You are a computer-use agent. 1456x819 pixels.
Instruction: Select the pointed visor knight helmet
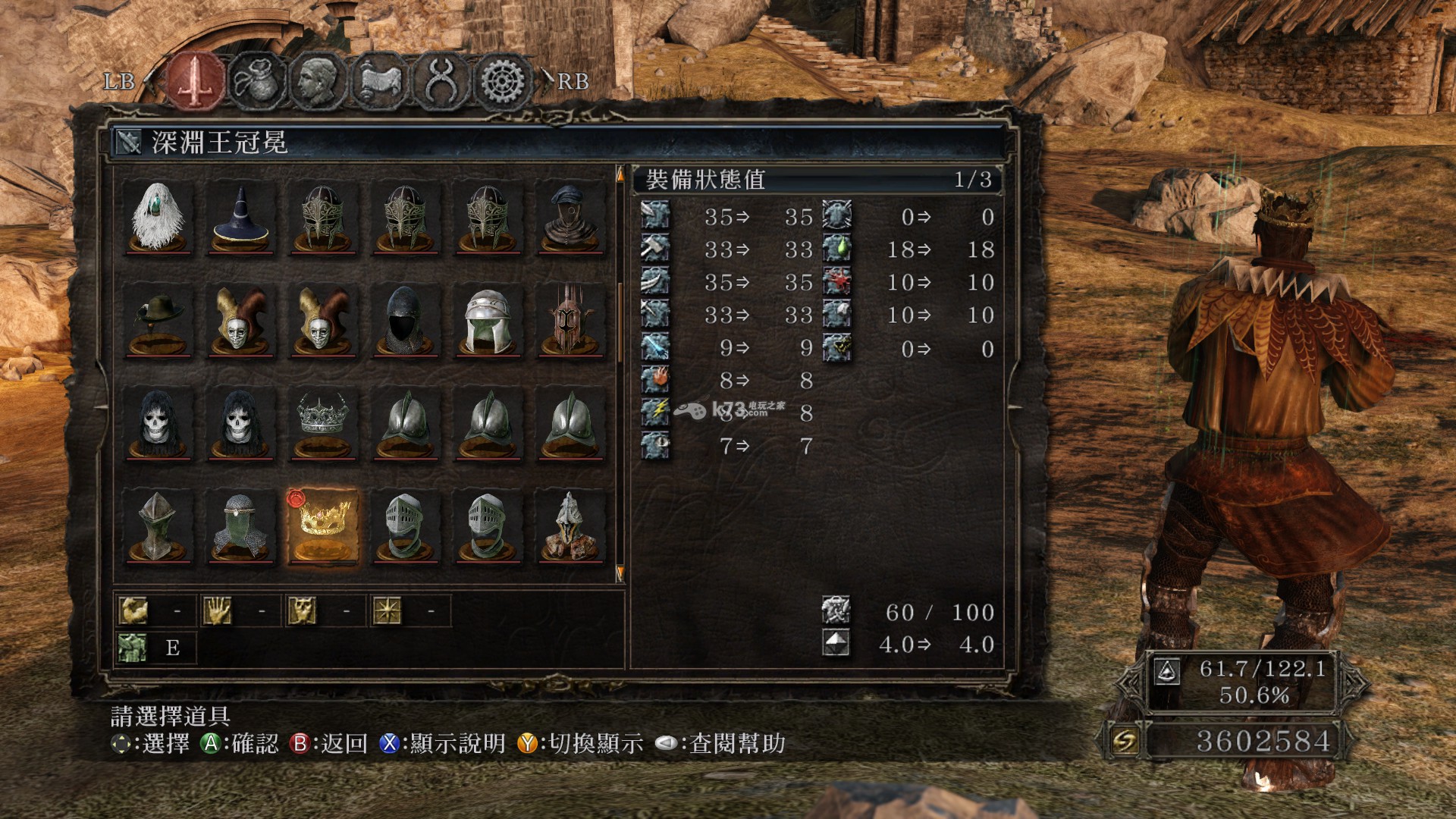pyautogui.click(x=158, y=526)
